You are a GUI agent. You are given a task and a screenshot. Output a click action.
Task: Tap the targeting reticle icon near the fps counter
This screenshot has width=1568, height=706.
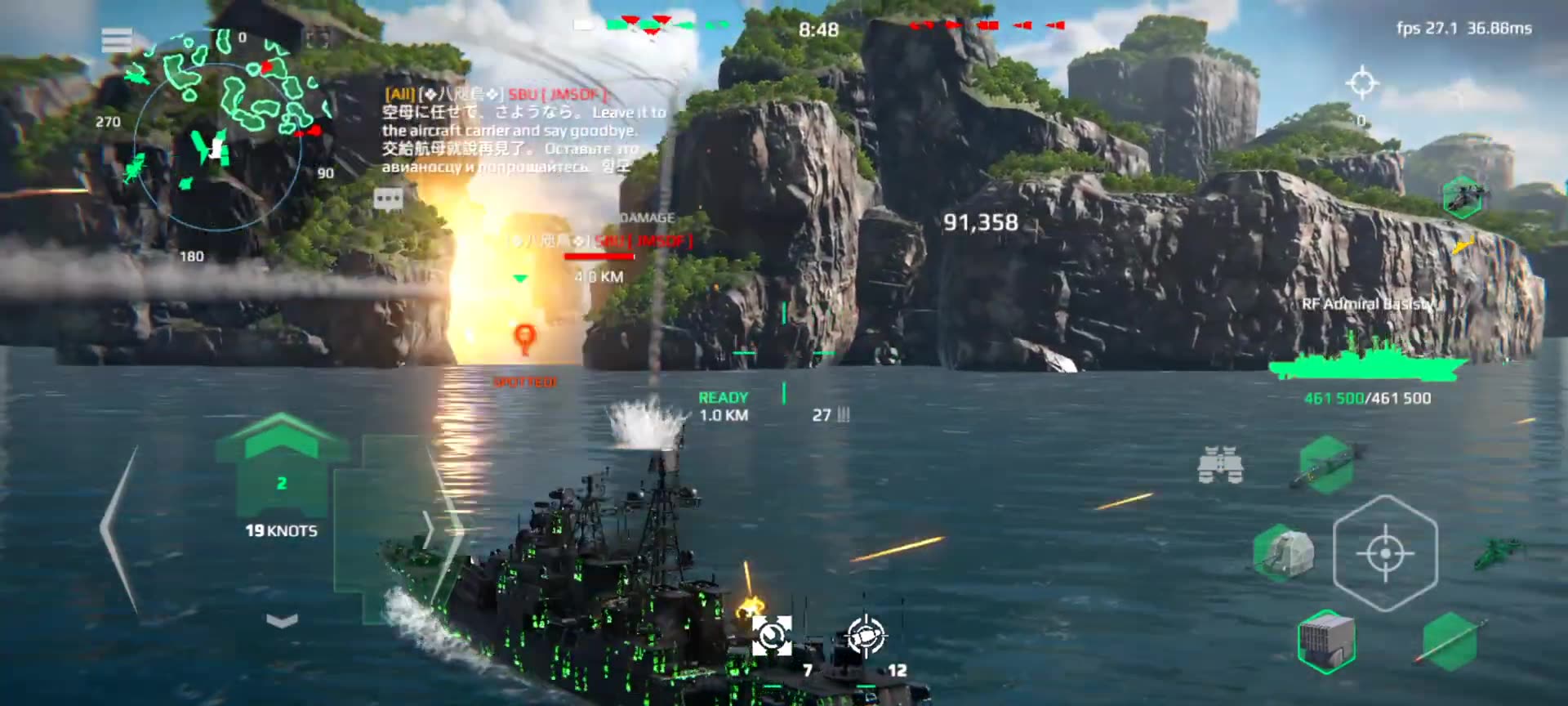pyautogui.click(x=1361, y=80)
